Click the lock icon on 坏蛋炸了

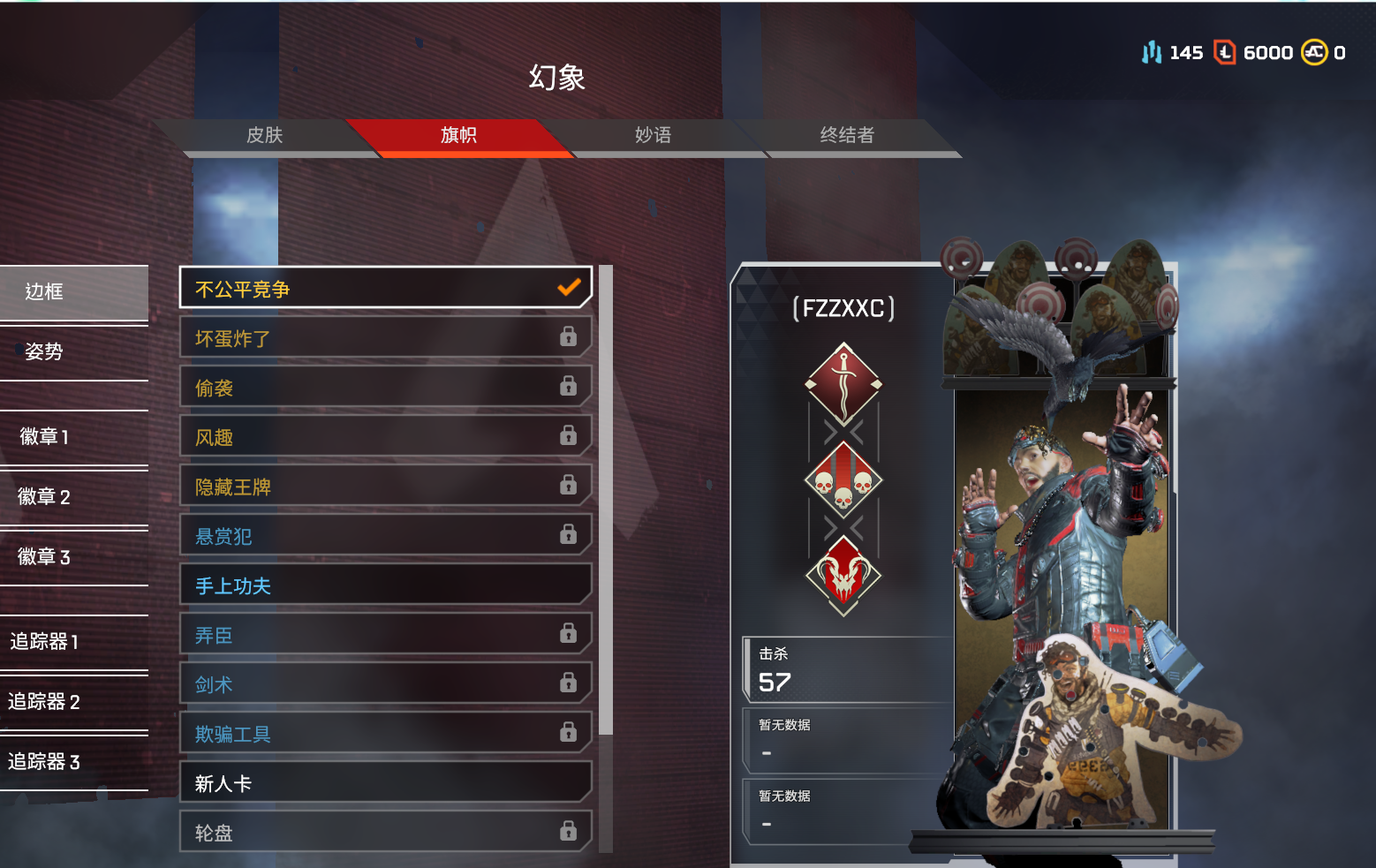tap(568, 337)
